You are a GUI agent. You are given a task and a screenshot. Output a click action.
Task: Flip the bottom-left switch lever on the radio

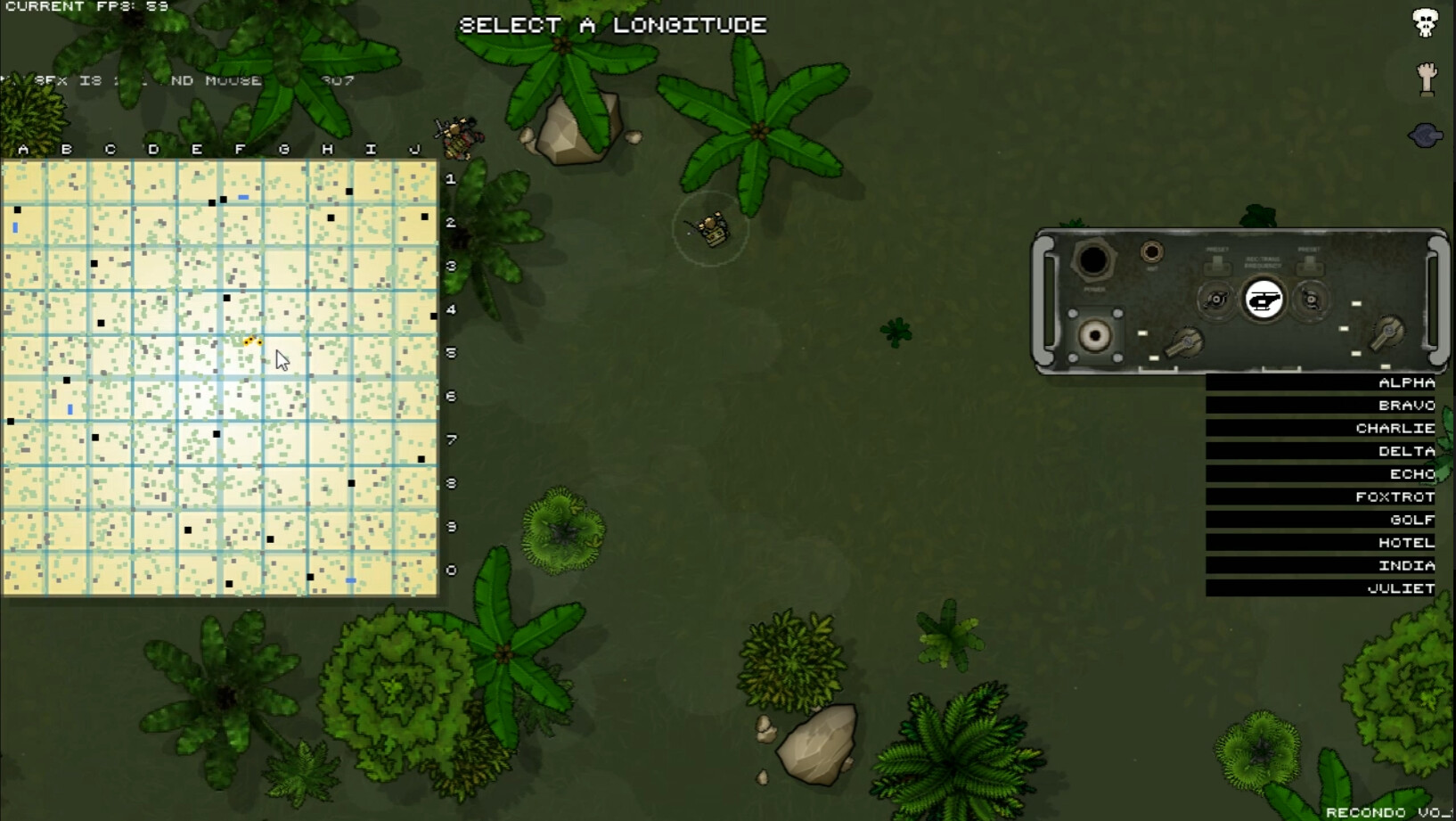pos(1185,343)
